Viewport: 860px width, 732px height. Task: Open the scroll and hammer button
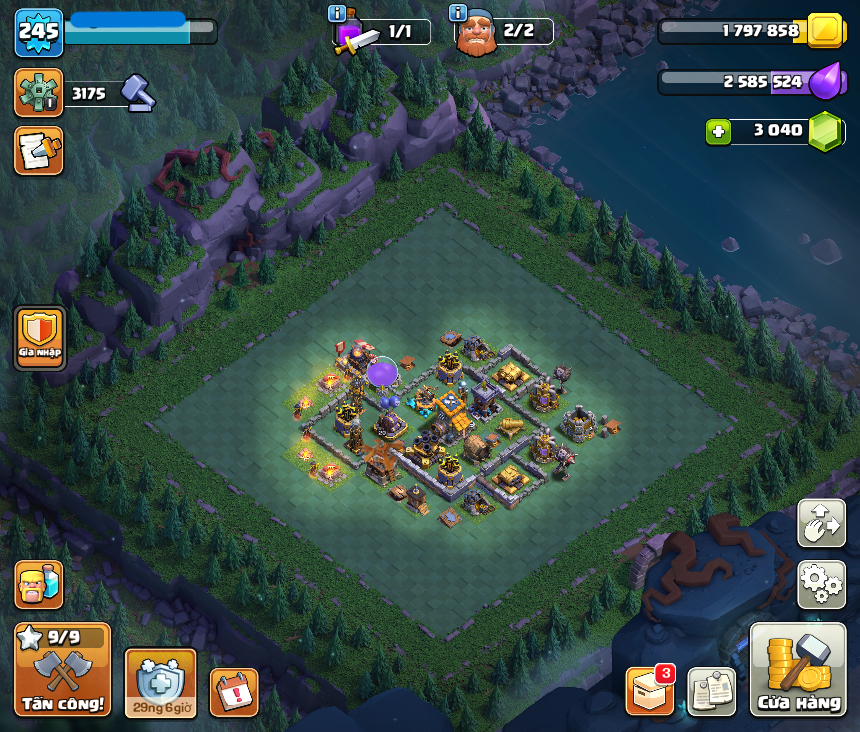click(x=39, y=150)
